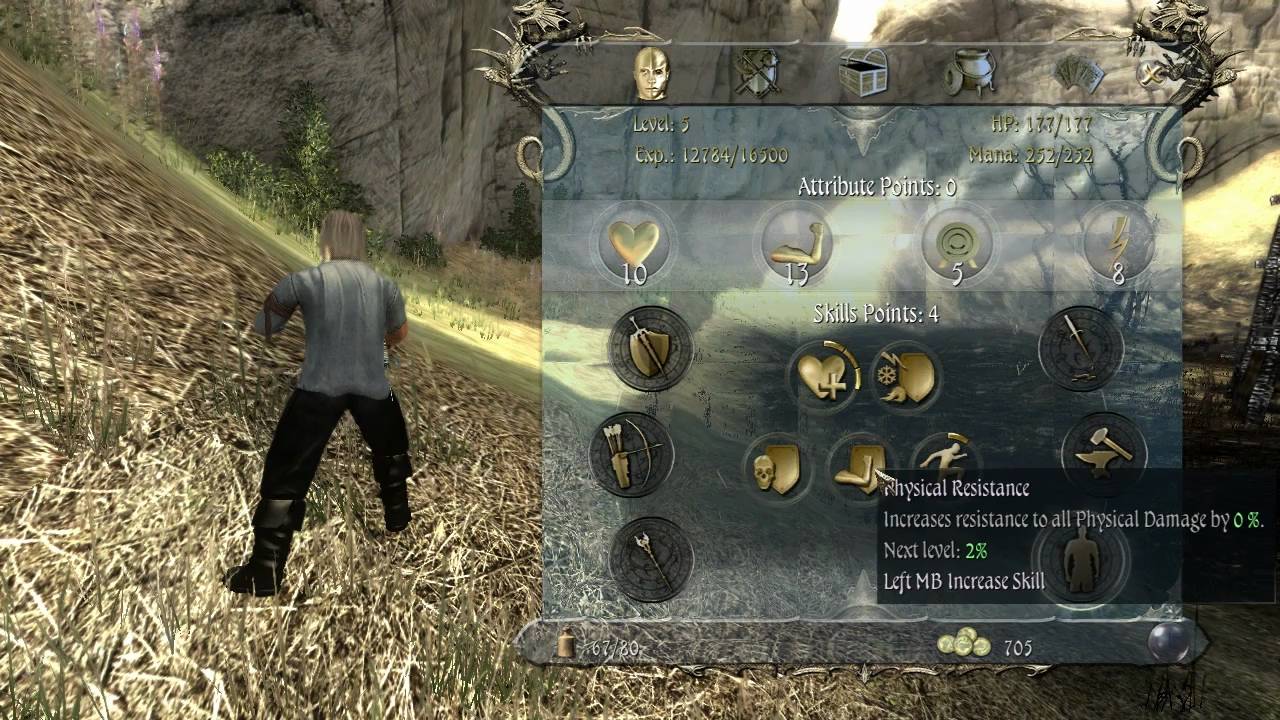Open the body silhouette skill category
Screen dimensions: 1280x720
point(1080,560)
